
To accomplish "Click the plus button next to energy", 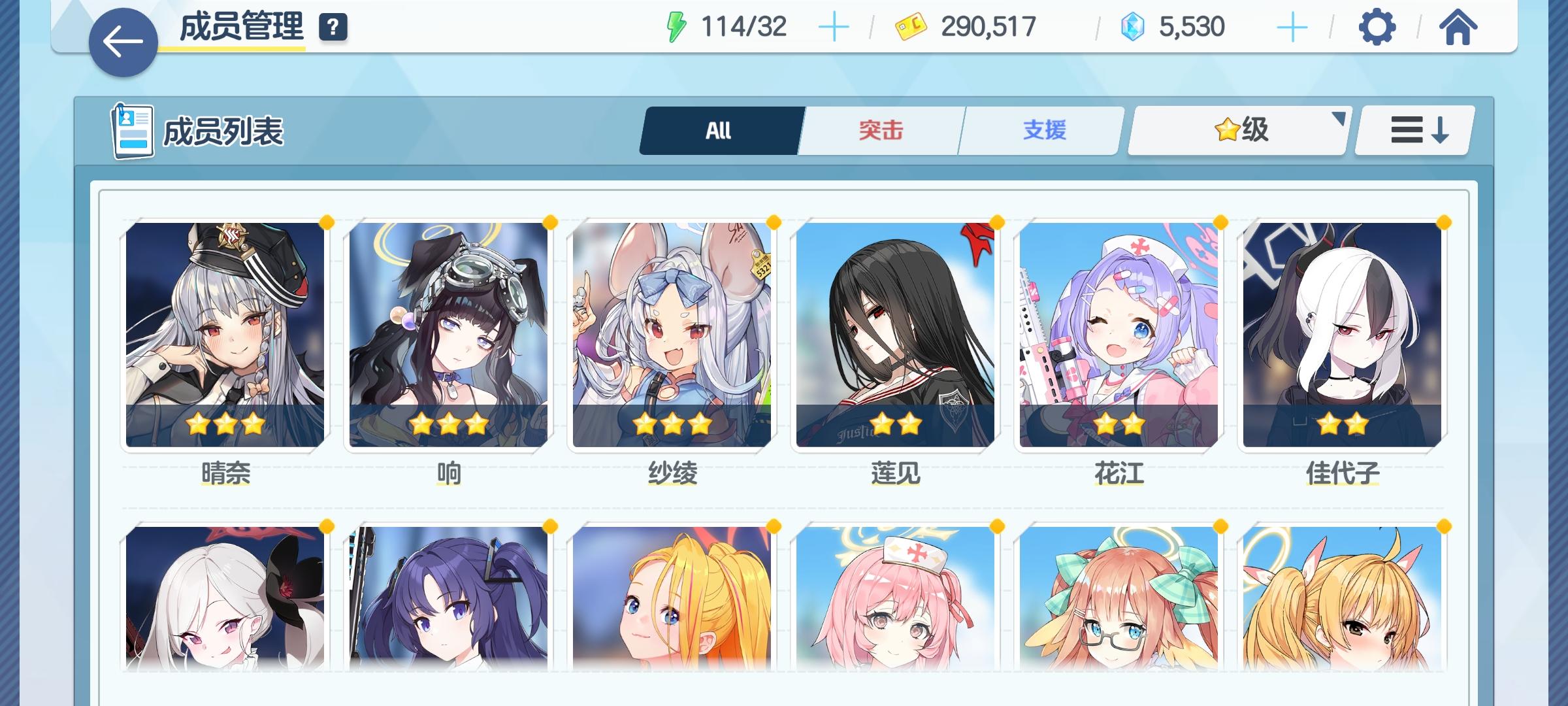I will [835, 27].
